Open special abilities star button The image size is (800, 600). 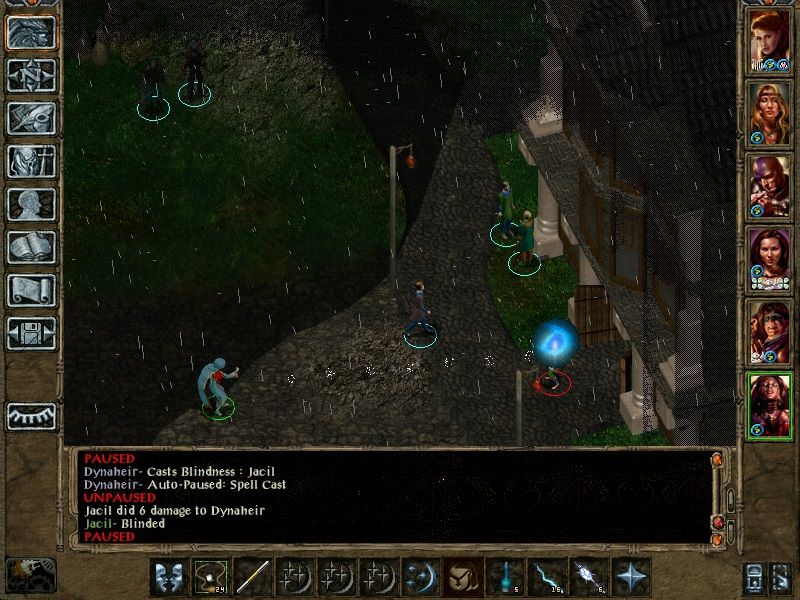point(629,577)
